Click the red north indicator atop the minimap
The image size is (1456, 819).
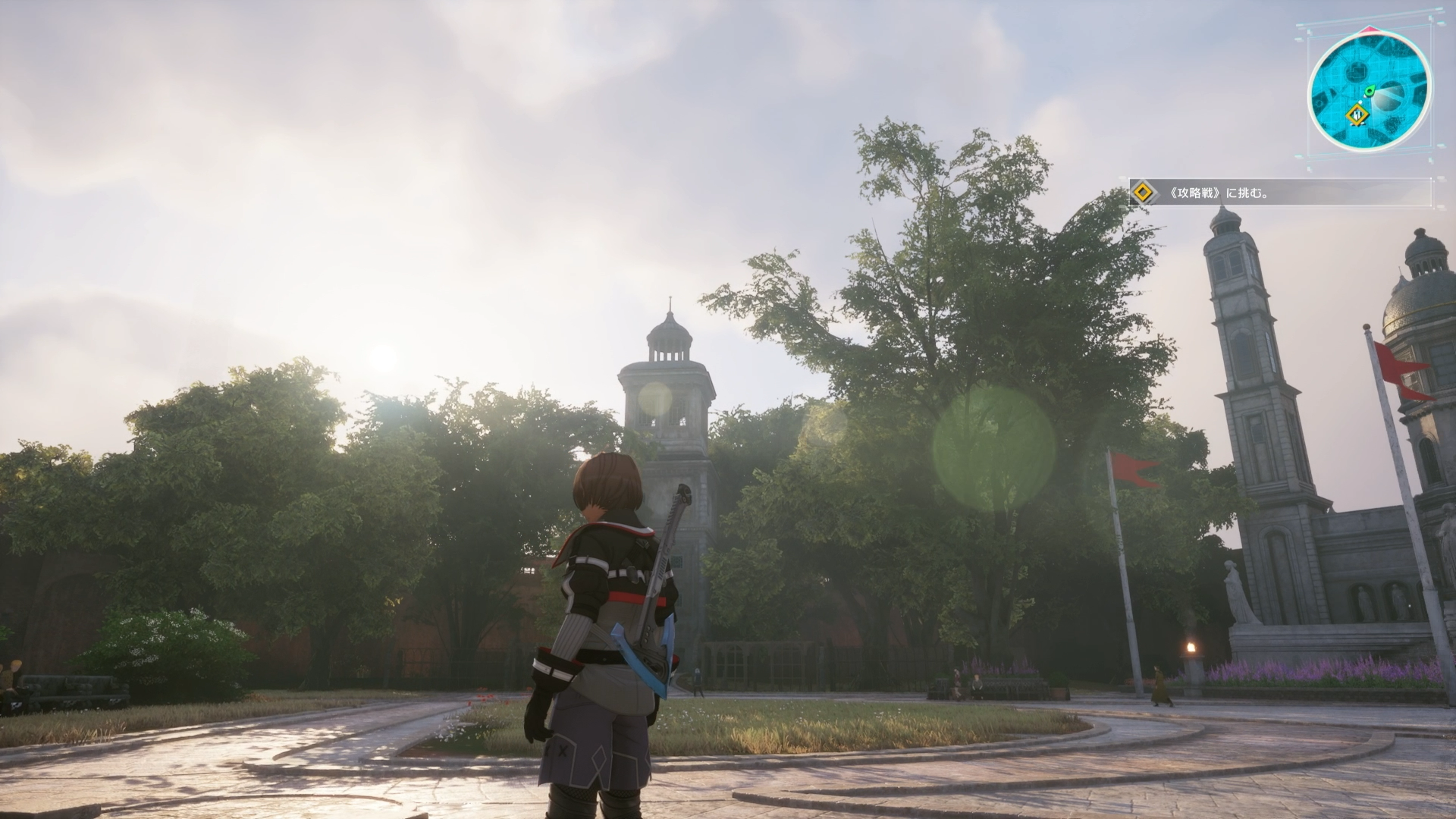point(1370,28)
